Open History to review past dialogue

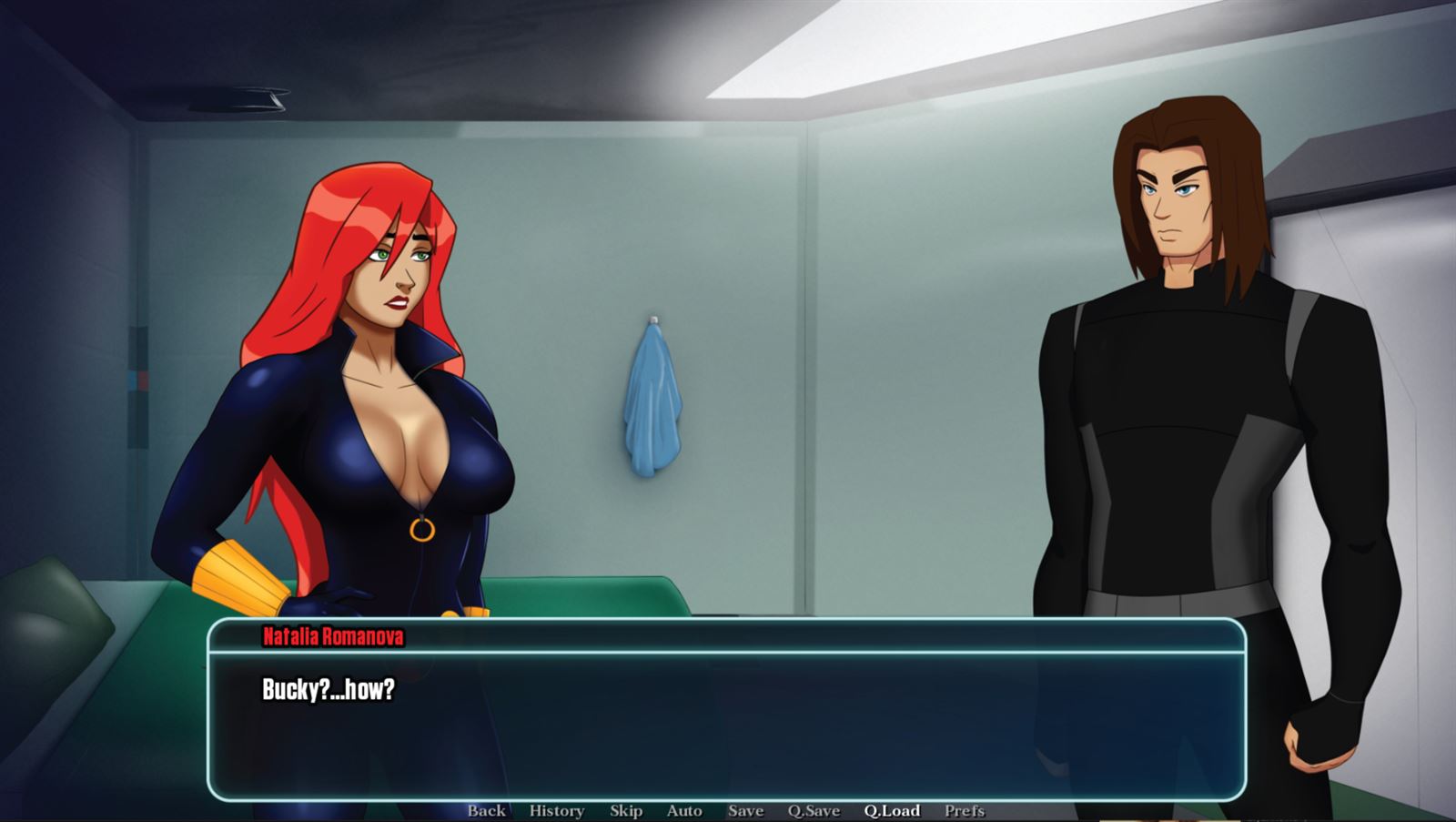click(553, 810)
